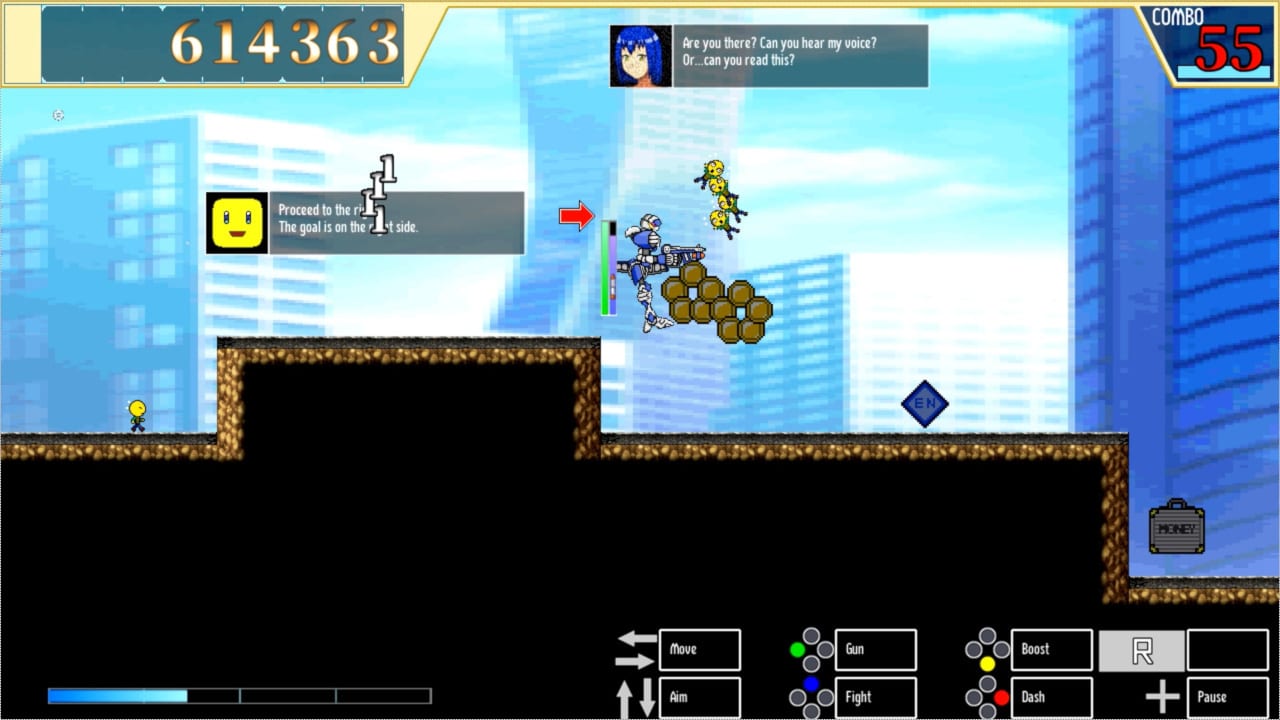The image size is (1280, 720).
Task: Toggle the Boost control label
Action: pos(1050,649)
